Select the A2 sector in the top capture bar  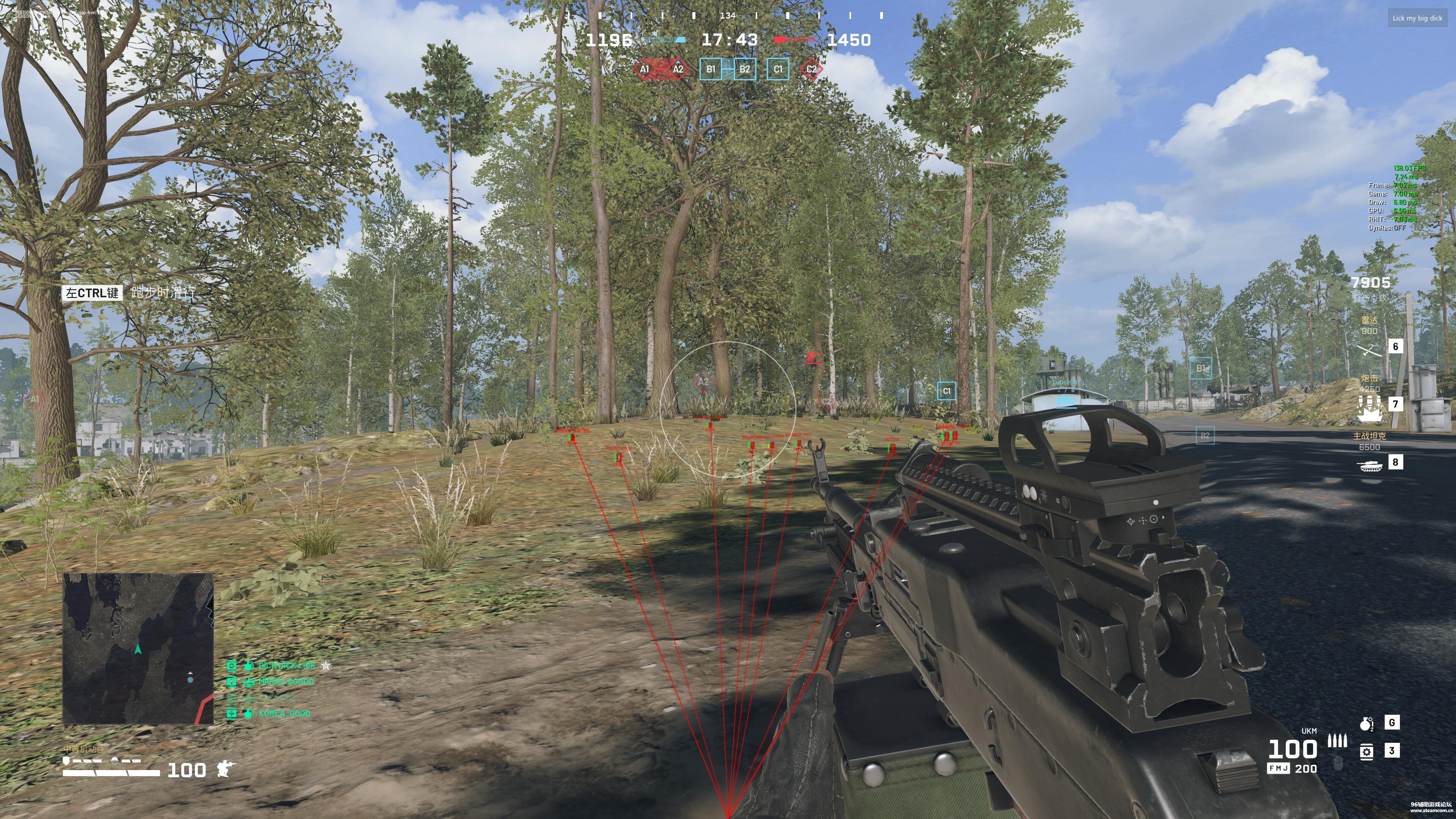pyautogui.click(x=678, y=69)
